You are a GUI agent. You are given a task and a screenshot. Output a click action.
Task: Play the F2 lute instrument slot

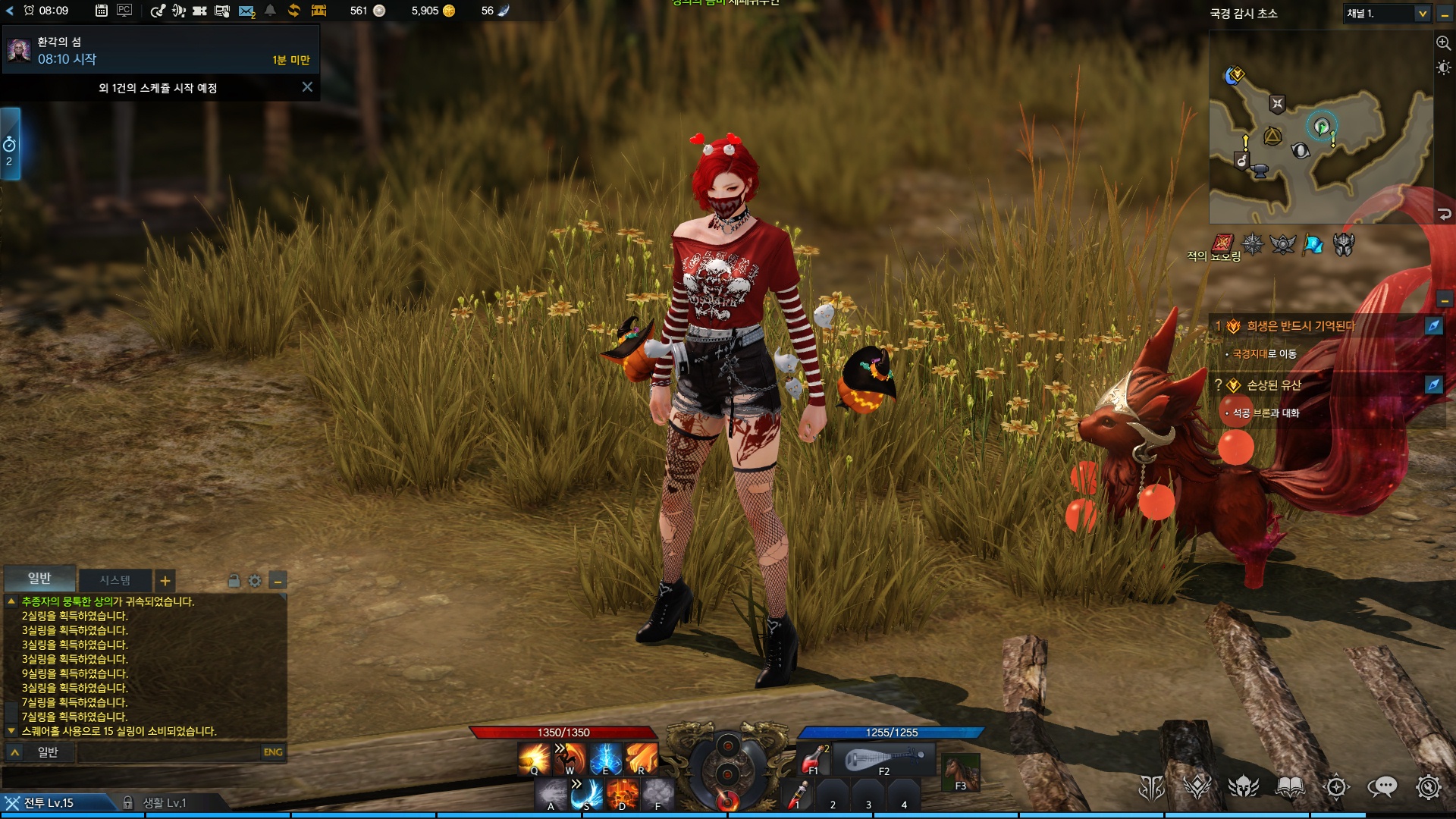[x=883, y=760]
